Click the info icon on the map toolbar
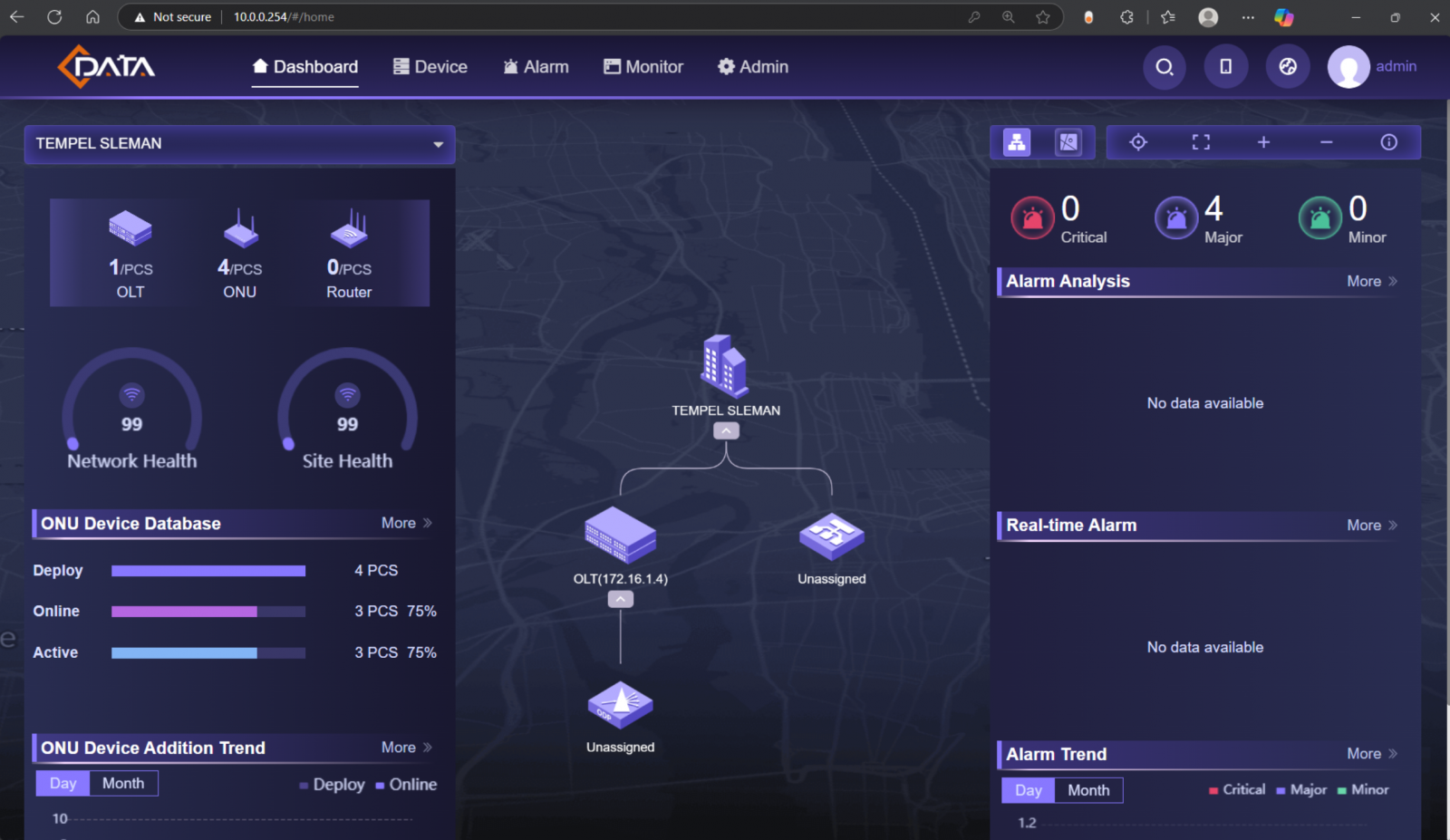Viewport: 1450px width, 840px height. coord(1387,141)
